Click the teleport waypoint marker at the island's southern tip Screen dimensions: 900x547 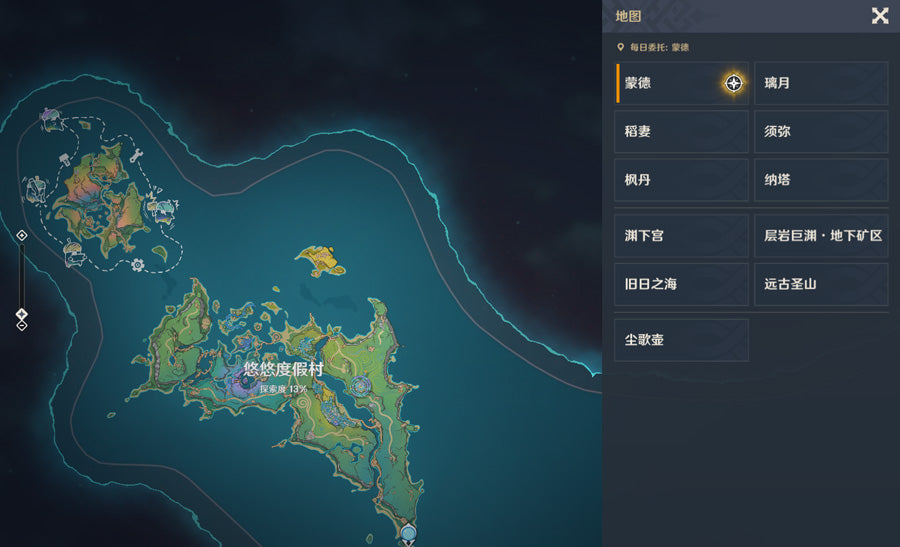point(407,532)
